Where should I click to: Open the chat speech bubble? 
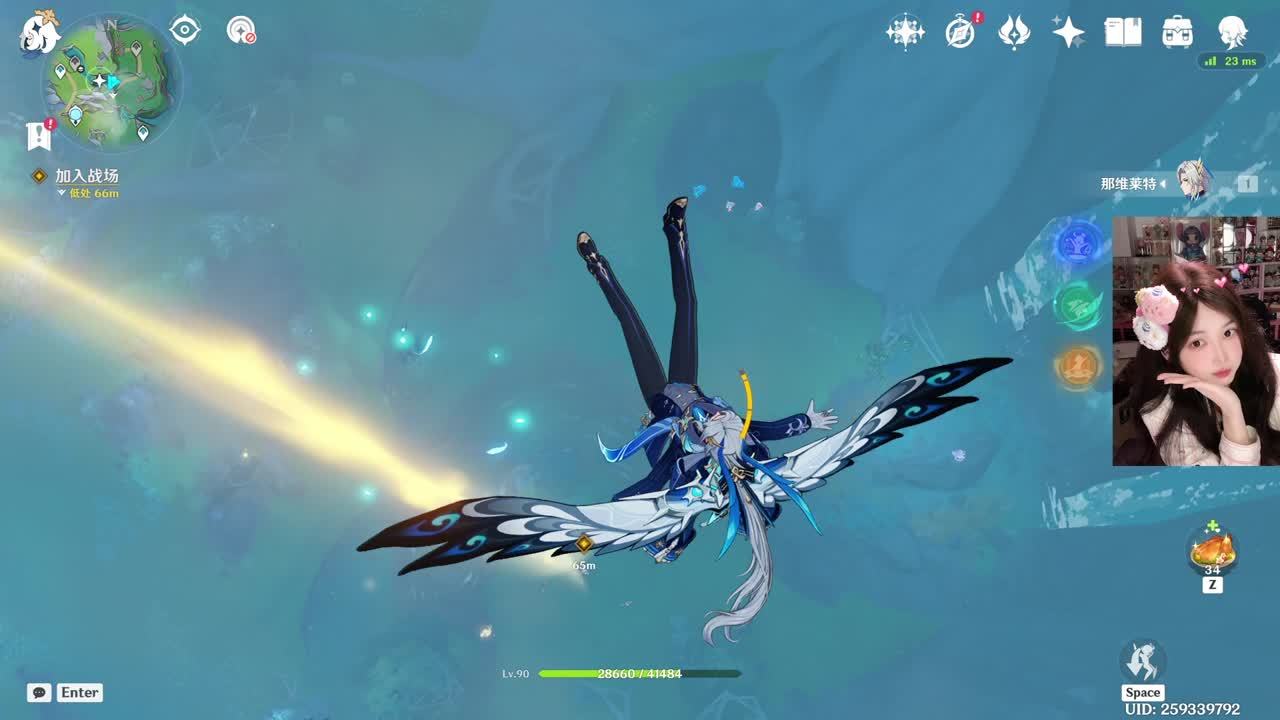pyautogui.click(x=39, y=692)
